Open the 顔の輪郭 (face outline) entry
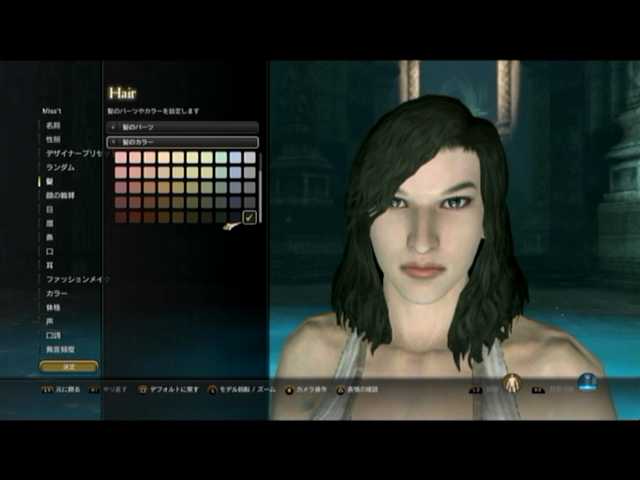 pyautogui.click(x=60, y=196)
